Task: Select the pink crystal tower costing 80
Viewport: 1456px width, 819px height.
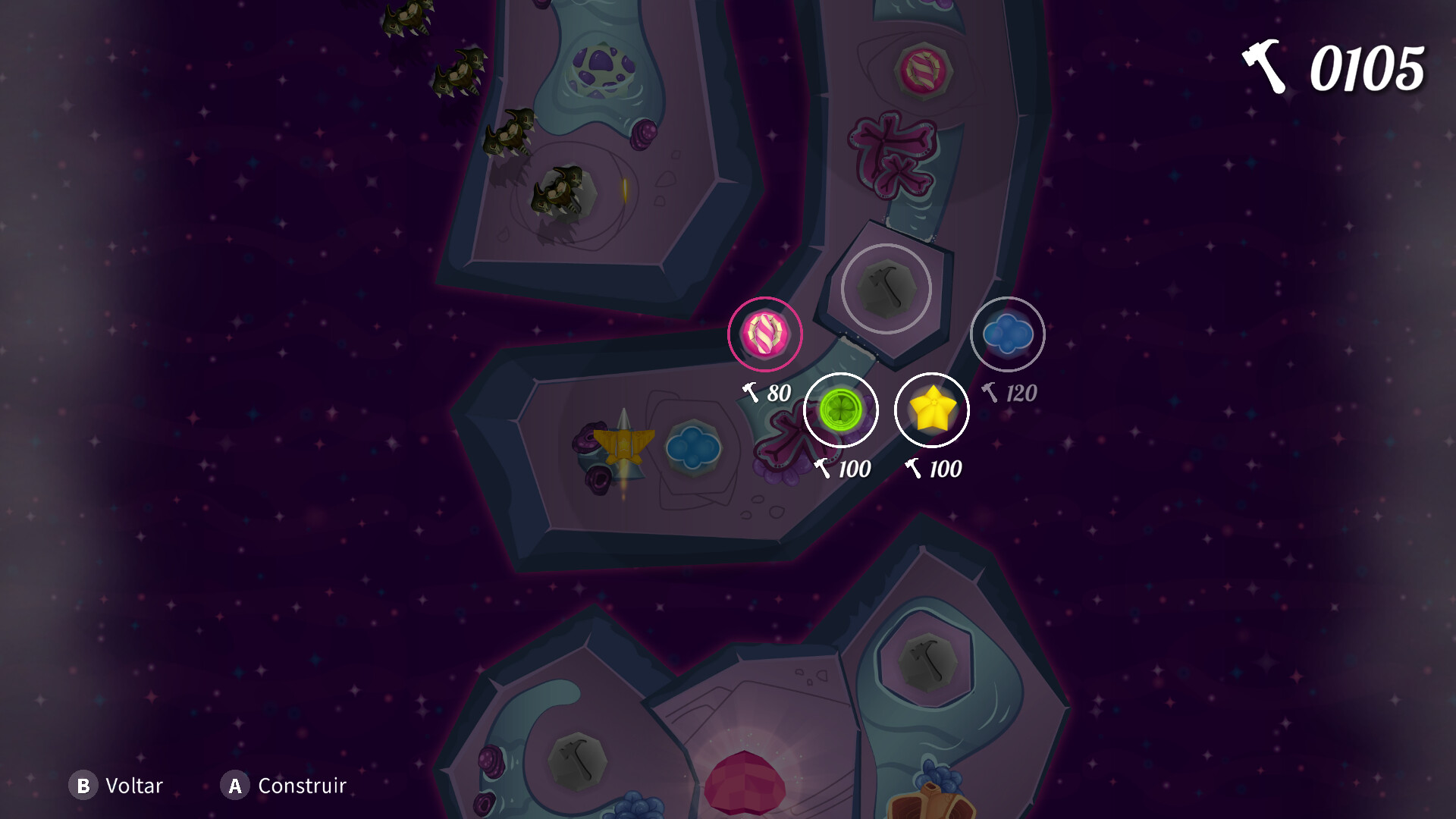Action: click(x=764, y=334)
